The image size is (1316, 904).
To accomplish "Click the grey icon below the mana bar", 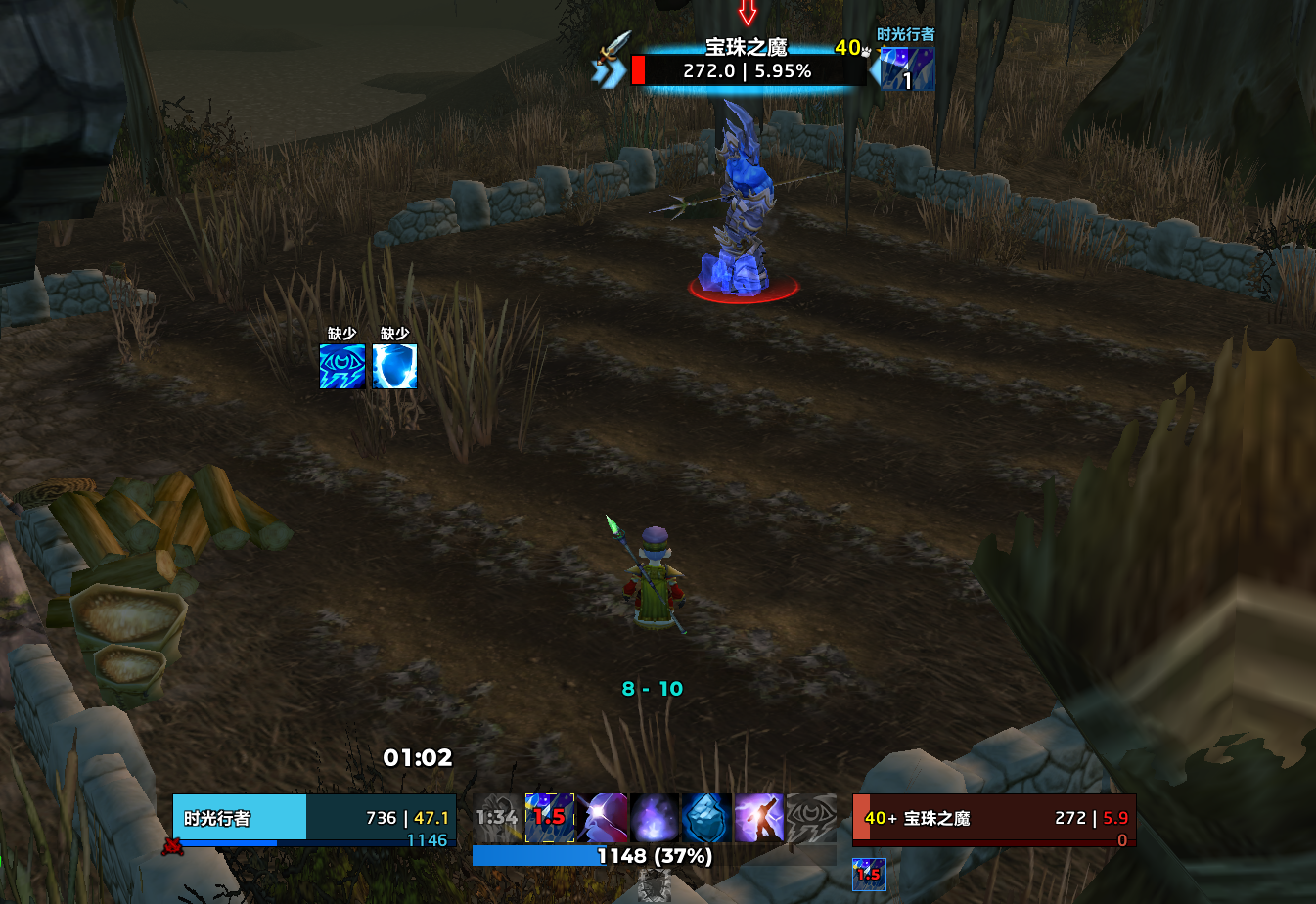I will (x=654, y=886).
